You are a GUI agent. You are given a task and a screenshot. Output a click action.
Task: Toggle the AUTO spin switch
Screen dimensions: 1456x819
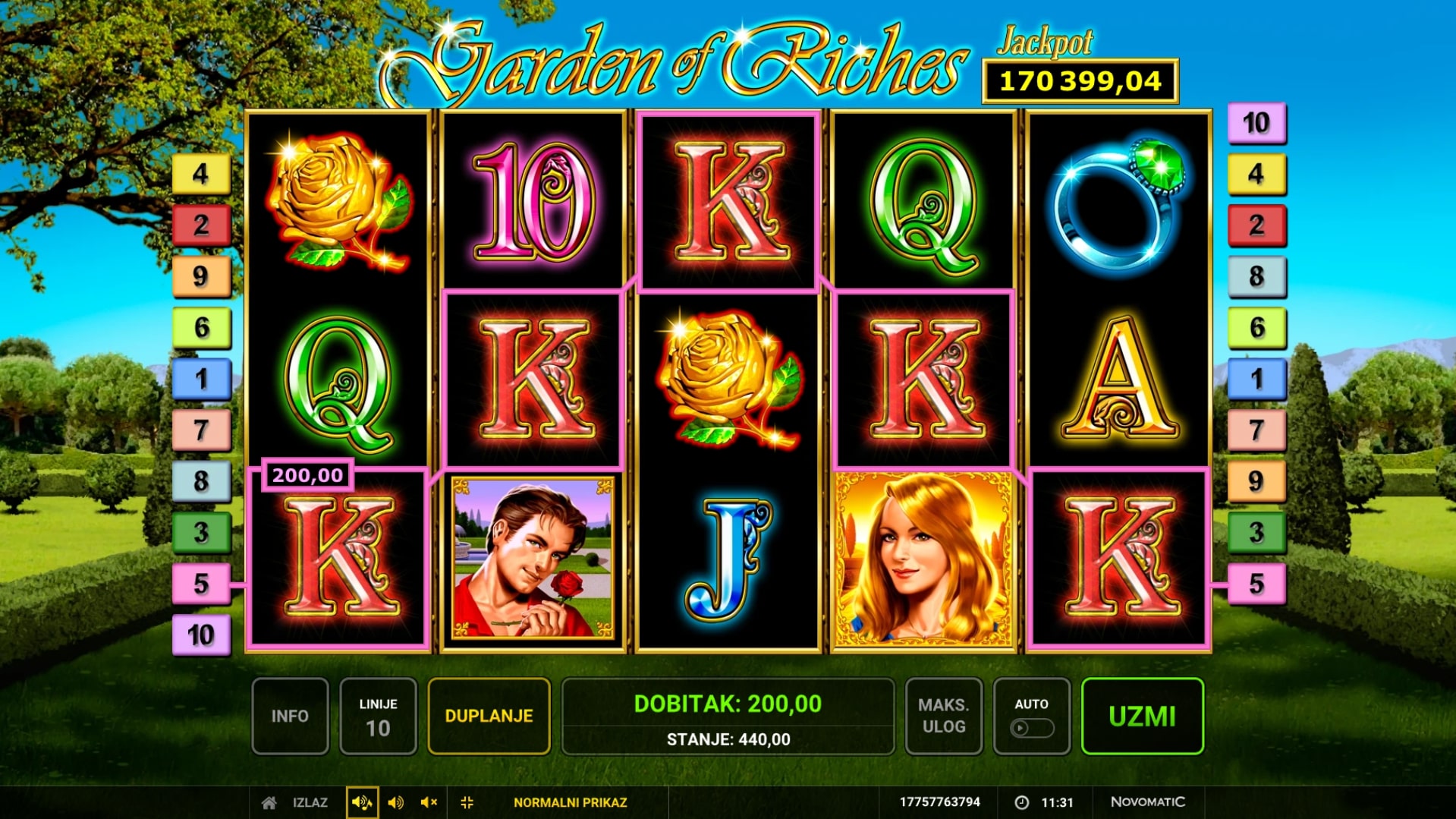1031,727
